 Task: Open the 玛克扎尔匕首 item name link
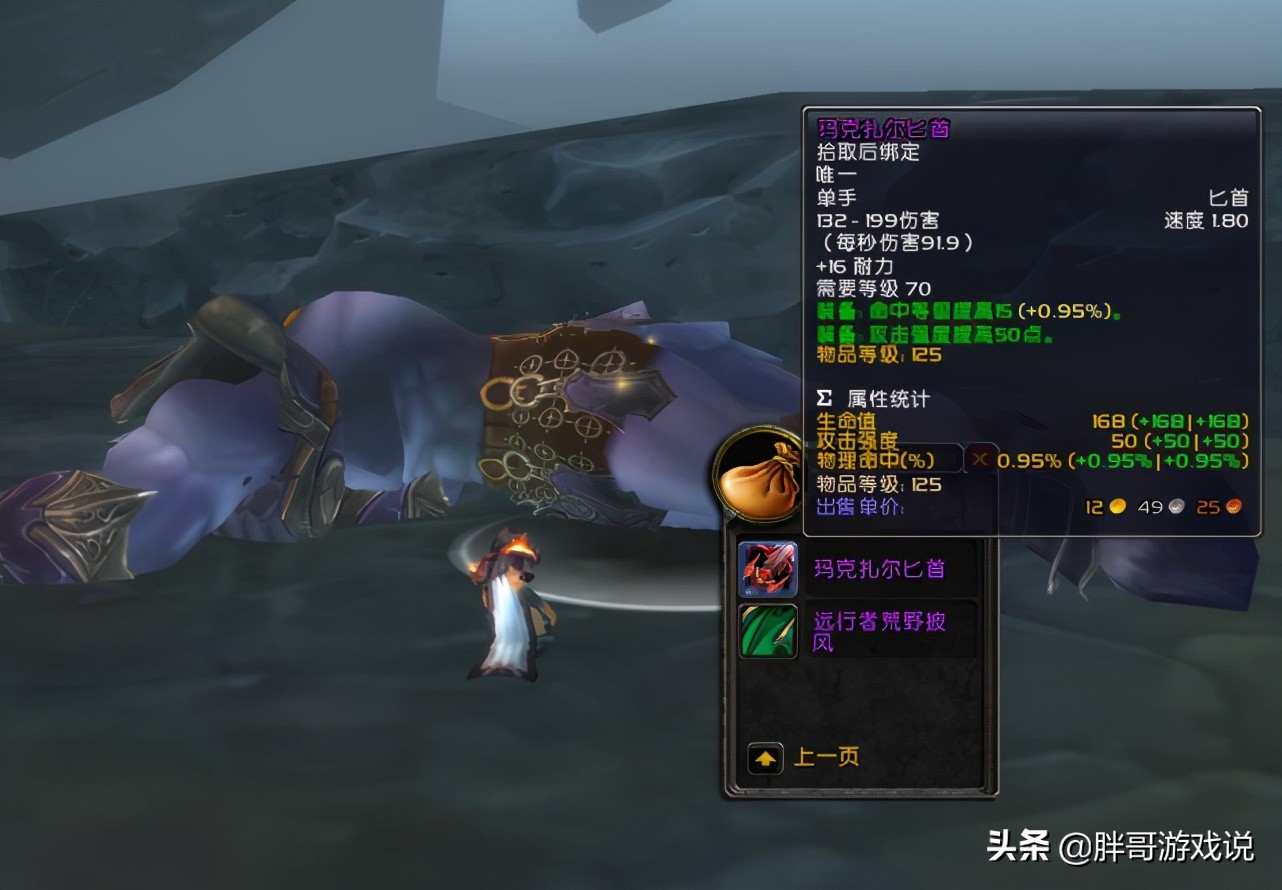[x=878, y=568]
